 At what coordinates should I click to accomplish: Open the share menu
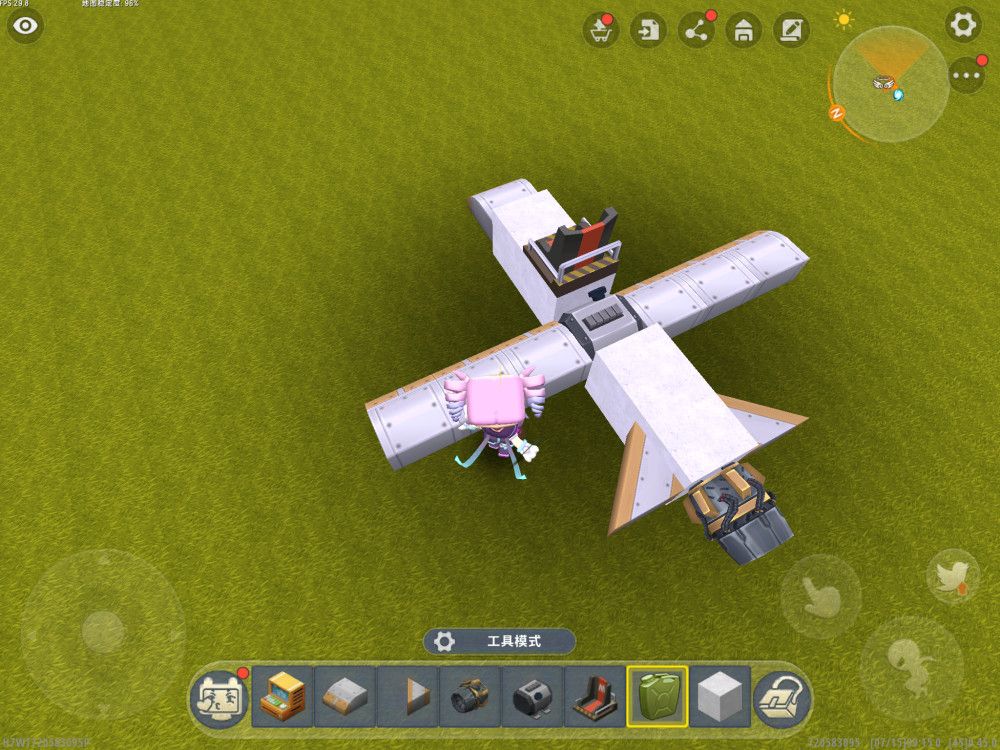click(x=695, y=29)
